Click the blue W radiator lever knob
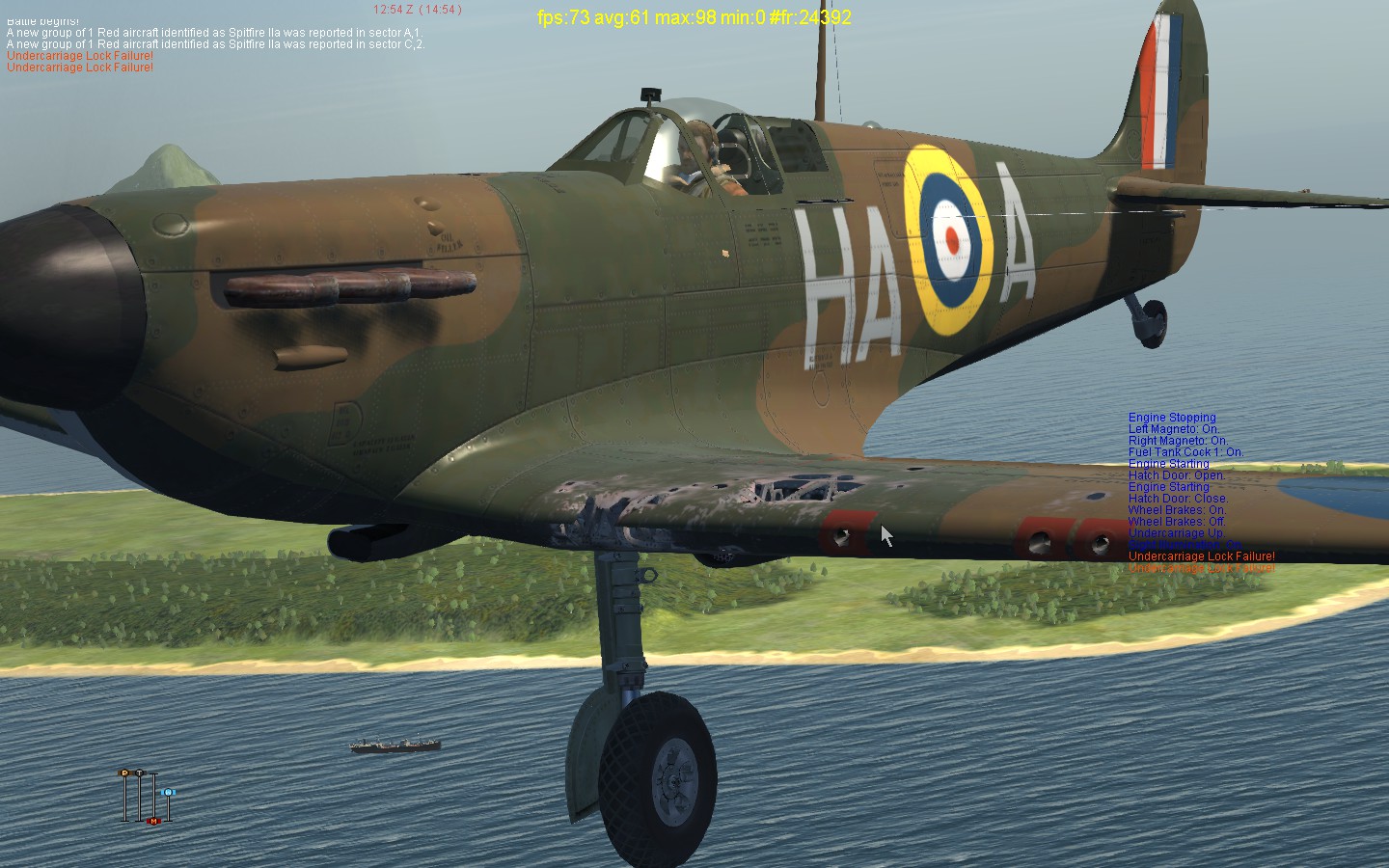This screenshot has height=868, width=1389. click(169, 793)
